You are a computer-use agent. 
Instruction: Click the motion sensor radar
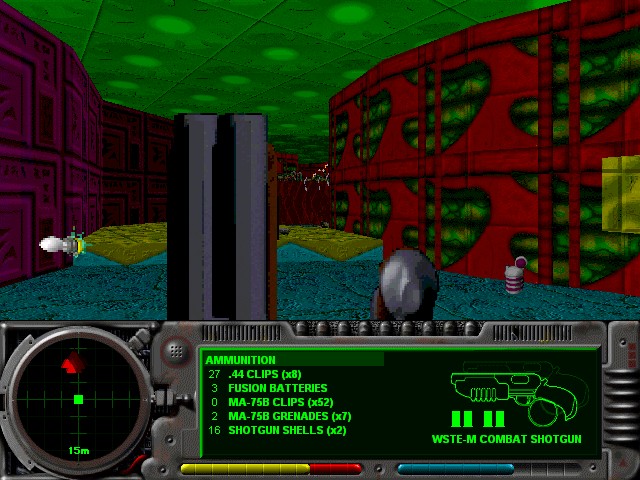pyautogui.click(x=77, y=398)
